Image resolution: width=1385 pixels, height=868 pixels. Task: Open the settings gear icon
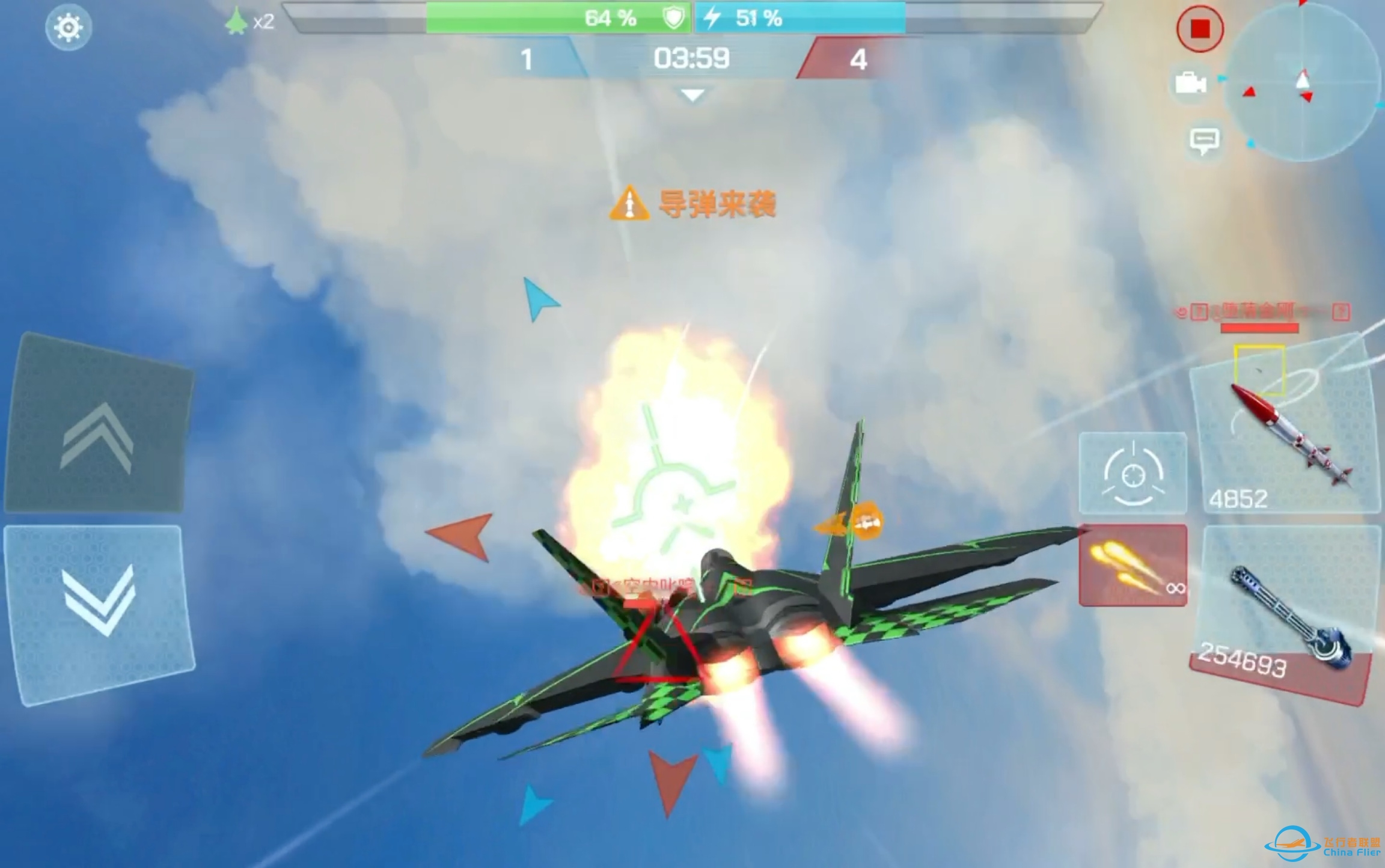(x=68, y=26)
